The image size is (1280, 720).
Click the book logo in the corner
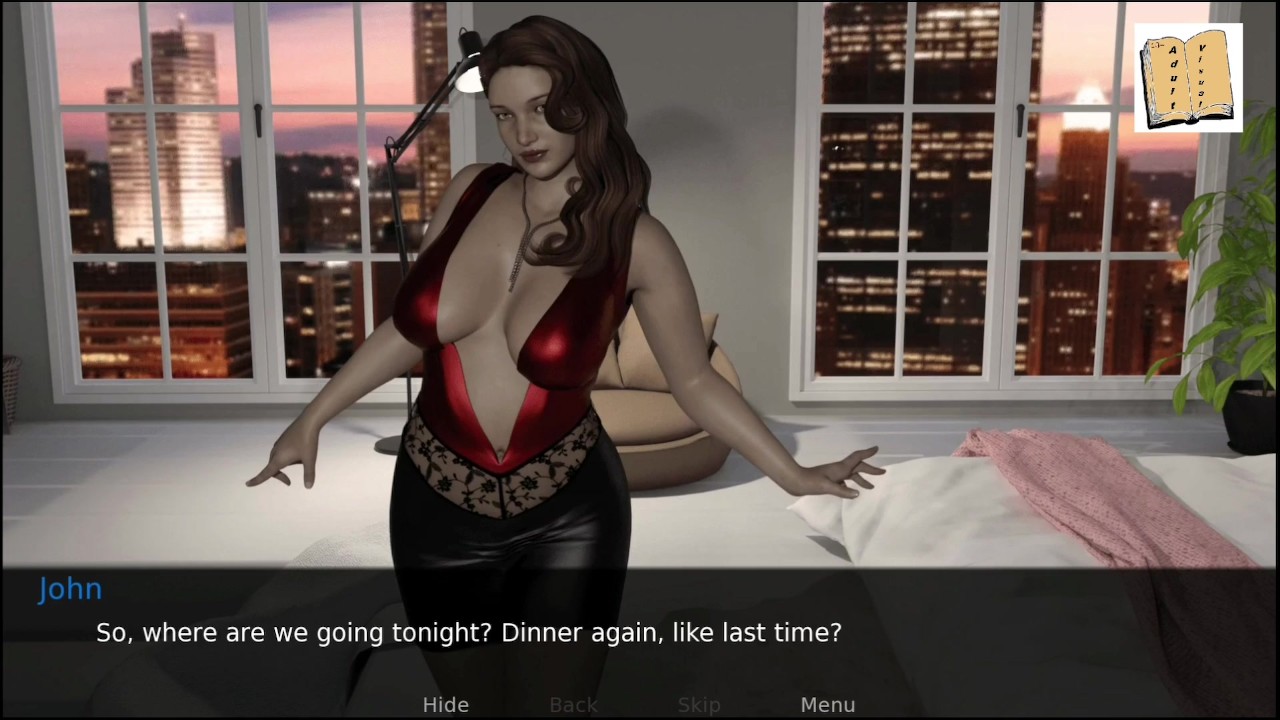click(x=1188, y=78)
